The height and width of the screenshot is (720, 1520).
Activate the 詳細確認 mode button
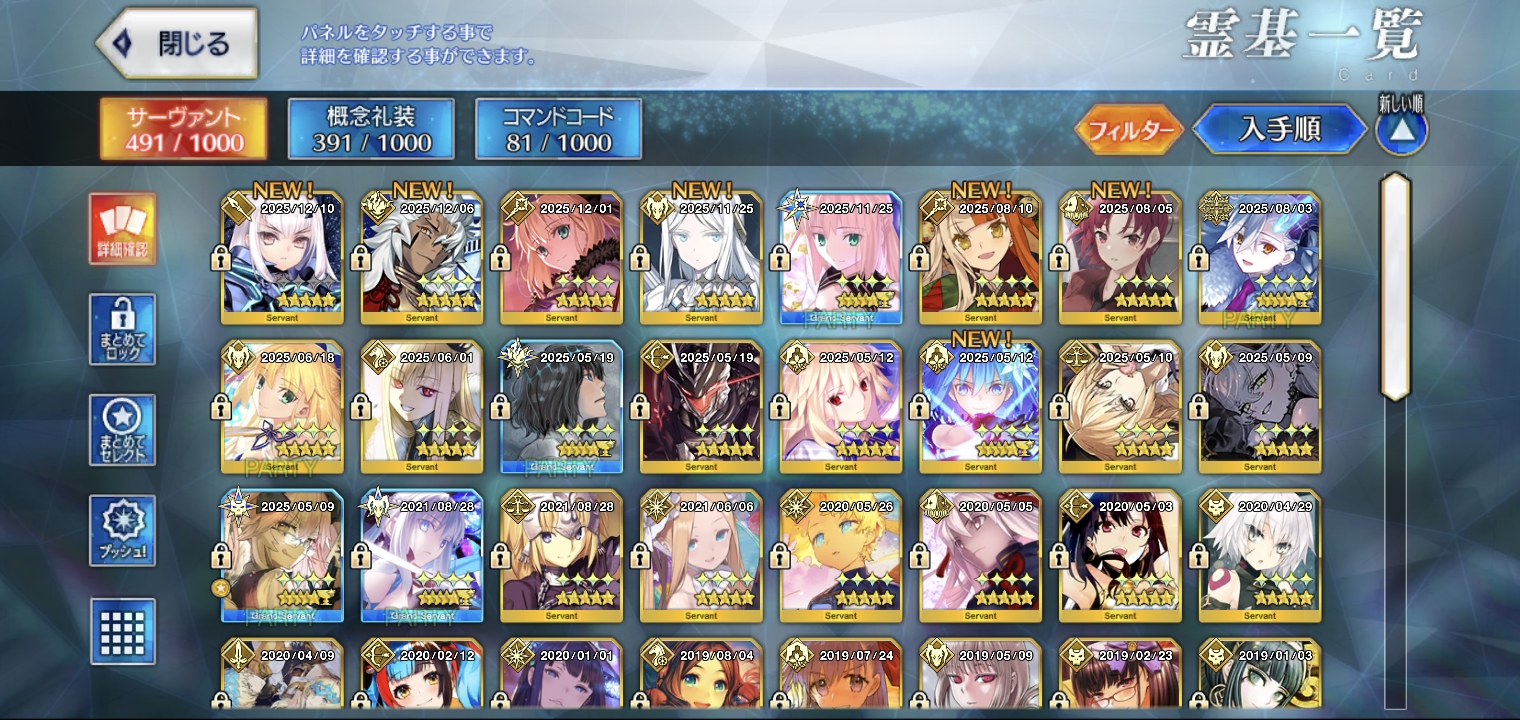point(122,229)
